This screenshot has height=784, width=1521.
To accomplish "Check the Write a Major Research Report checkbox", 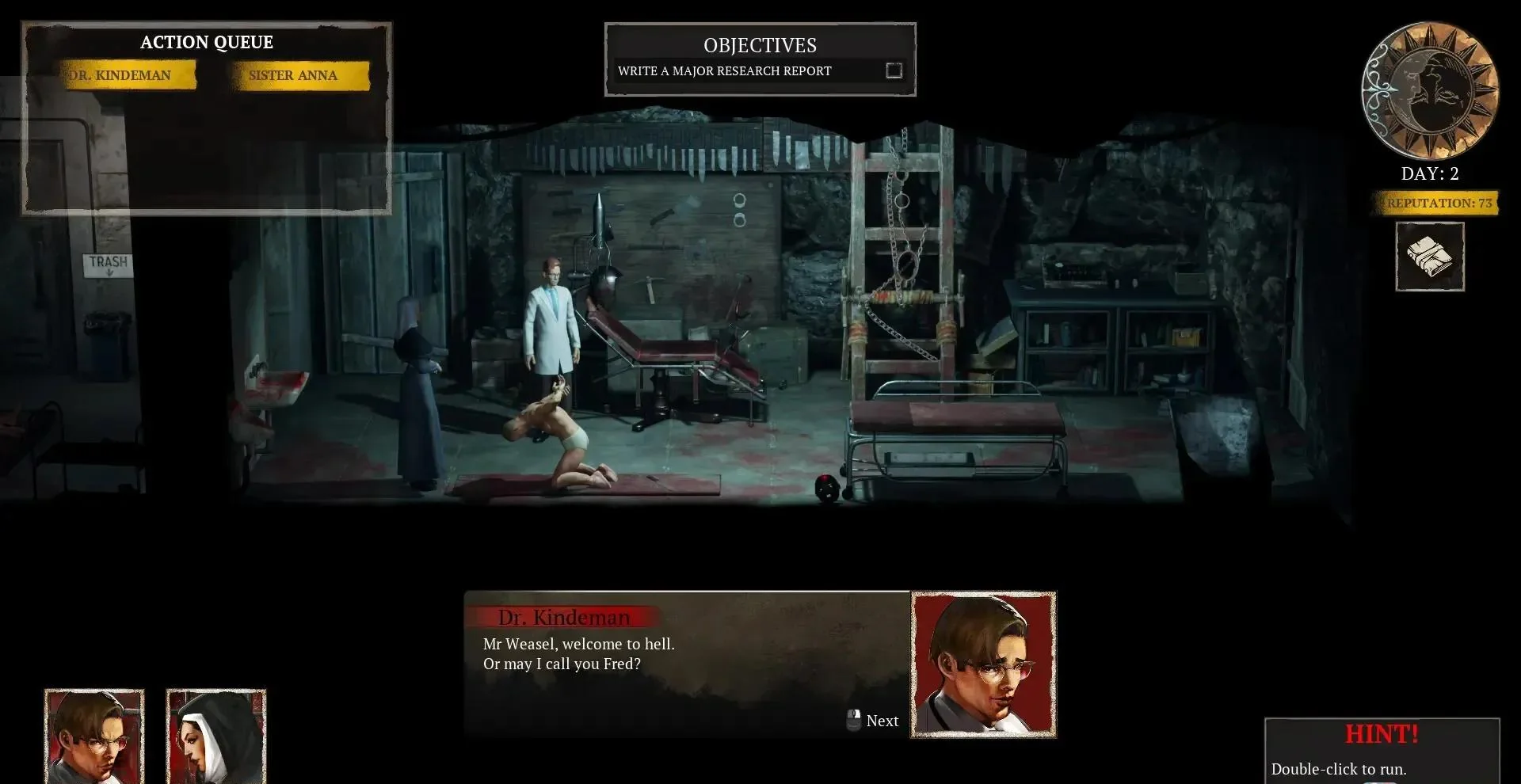I will click(893, 70).
